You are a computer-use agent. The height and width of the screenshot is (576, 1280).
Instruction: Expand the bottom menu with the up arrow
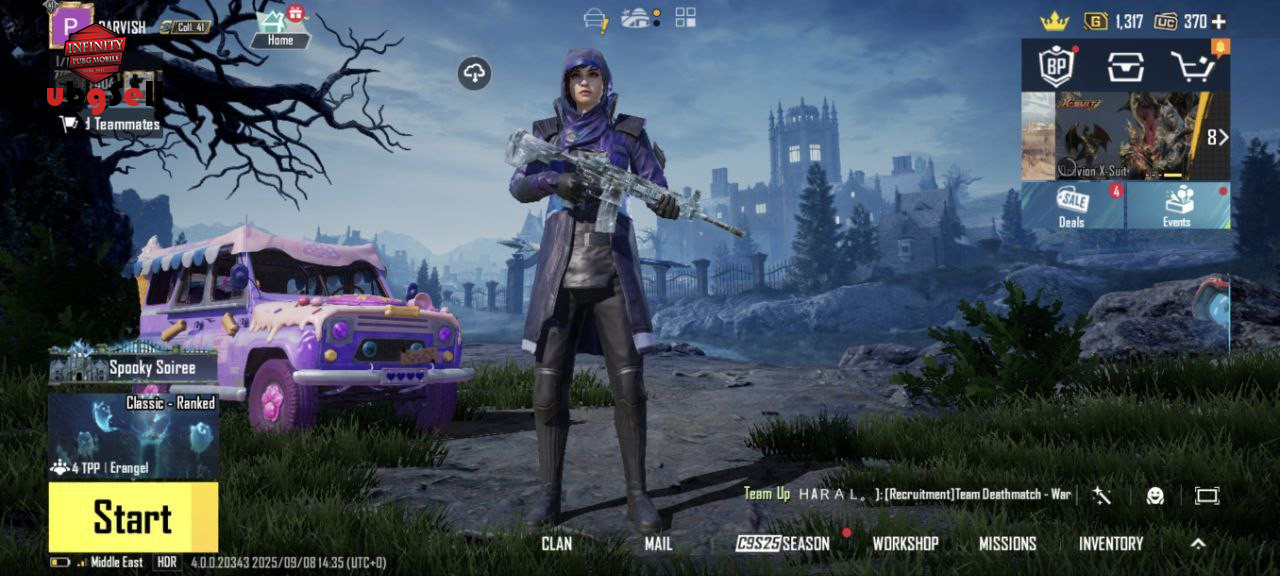(x=1198, y=544)
